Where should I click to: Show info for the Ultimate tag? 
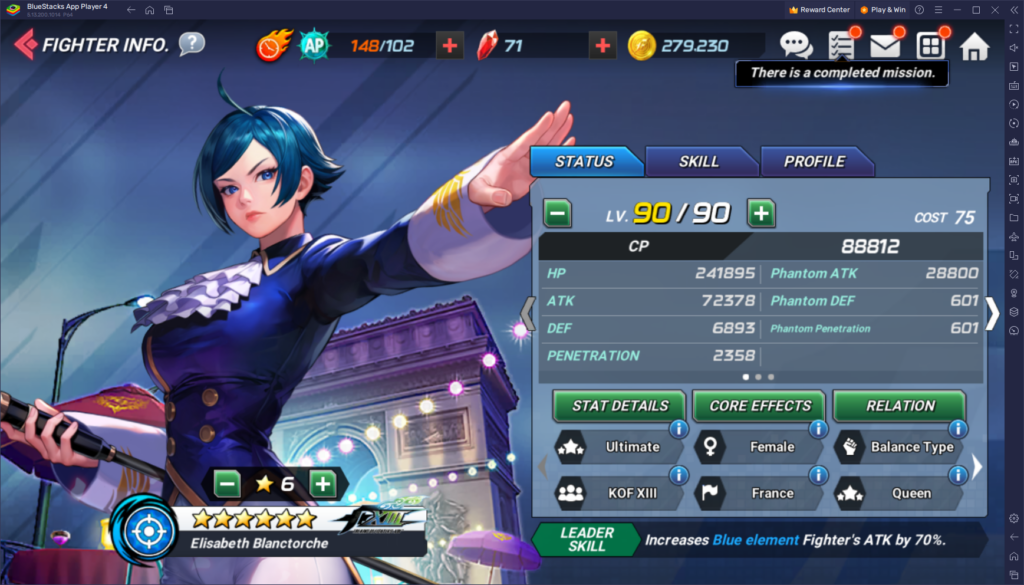coord(677,429)
